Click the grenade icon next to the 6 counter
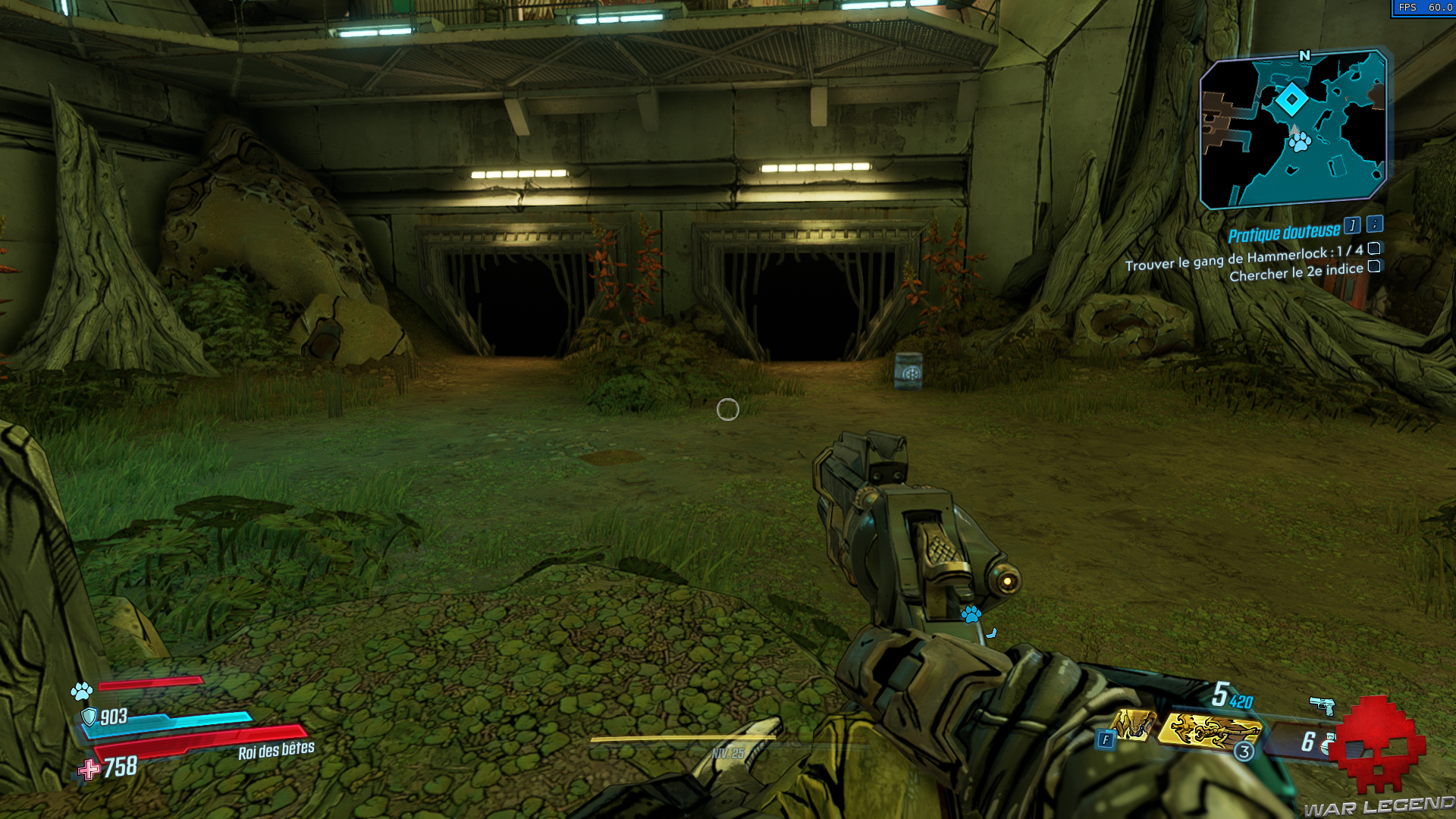This screenshot has height=819, width=1456. [1329, 744]
